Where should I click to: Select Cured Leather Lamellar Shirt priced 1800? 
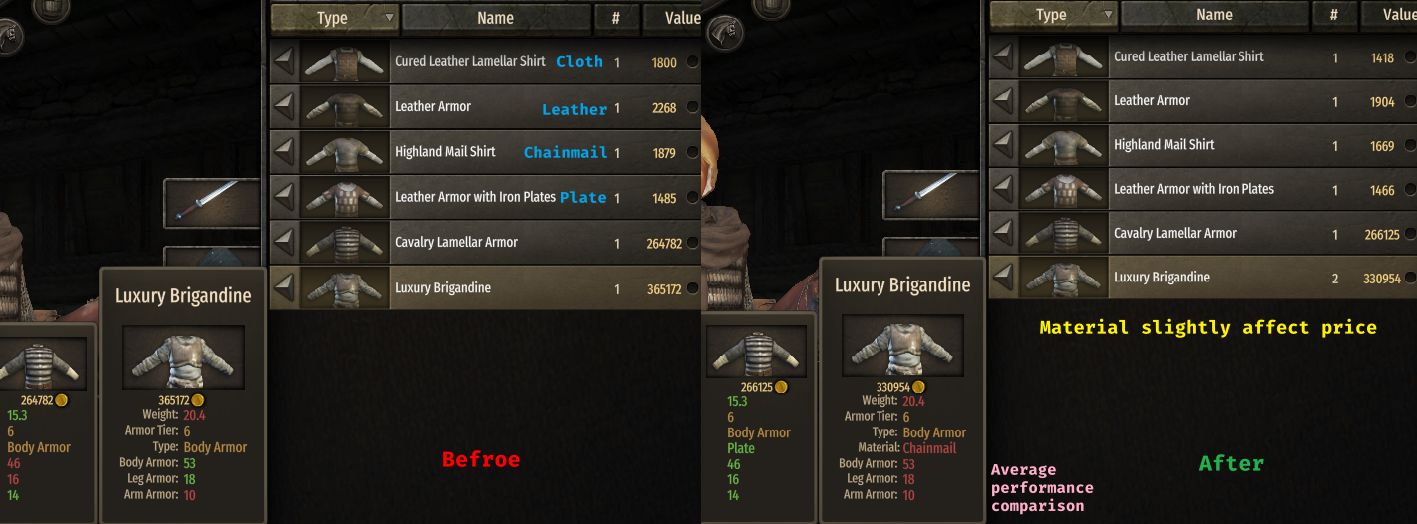[470, 62]
